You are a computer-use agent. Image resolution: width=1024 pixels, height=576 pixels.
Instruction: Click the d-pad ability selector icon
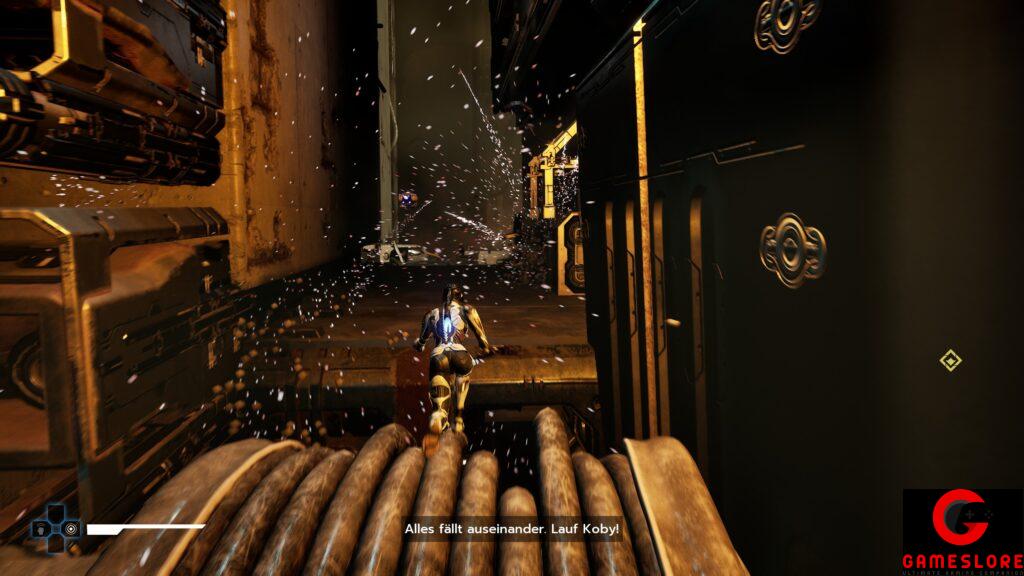click(56, 526)
